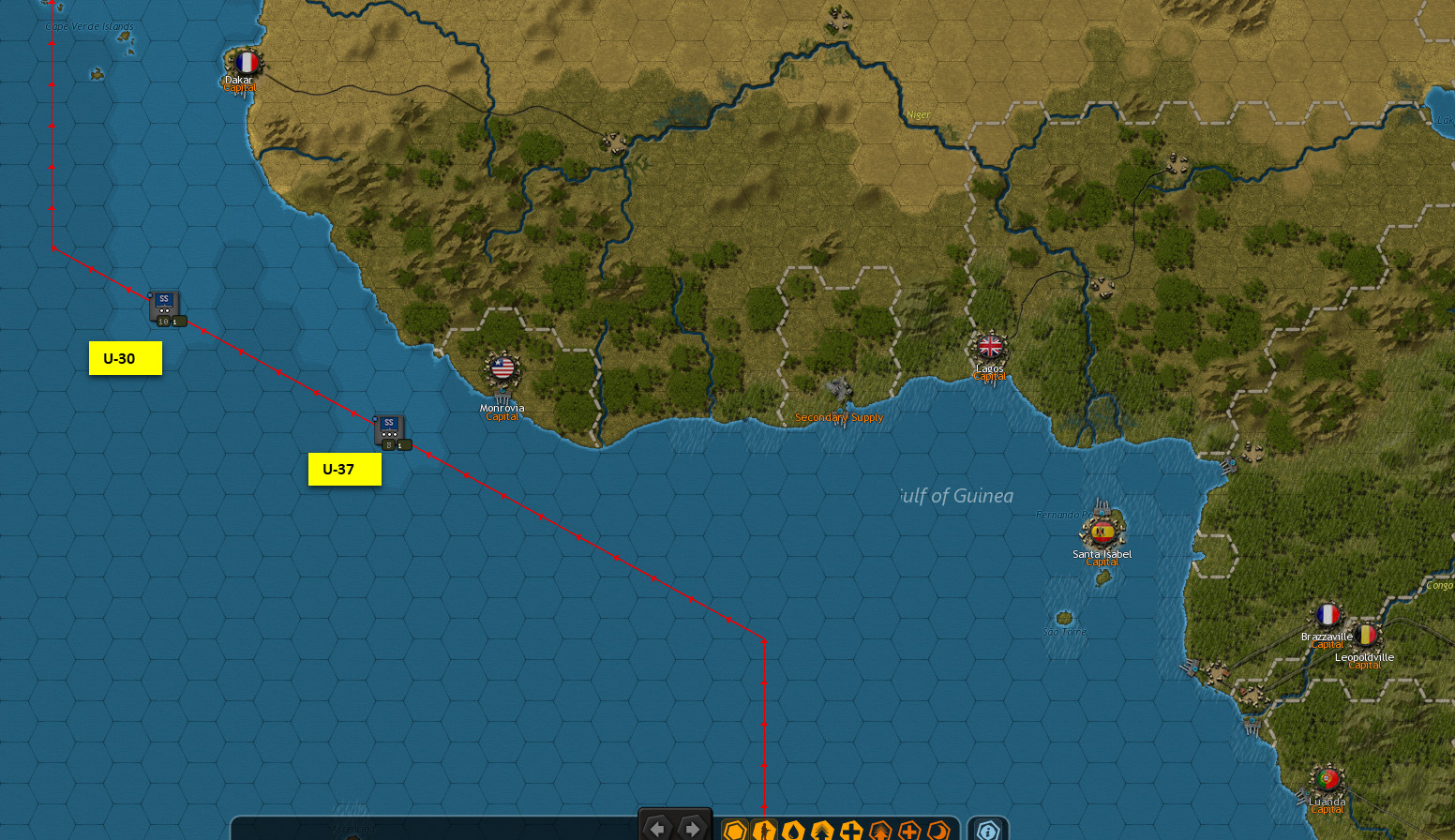The width and height of the screenshot is (1455, 840).
Task: Select the orange cross hexagon toolbar icon
Action: (x=907, y=830)
